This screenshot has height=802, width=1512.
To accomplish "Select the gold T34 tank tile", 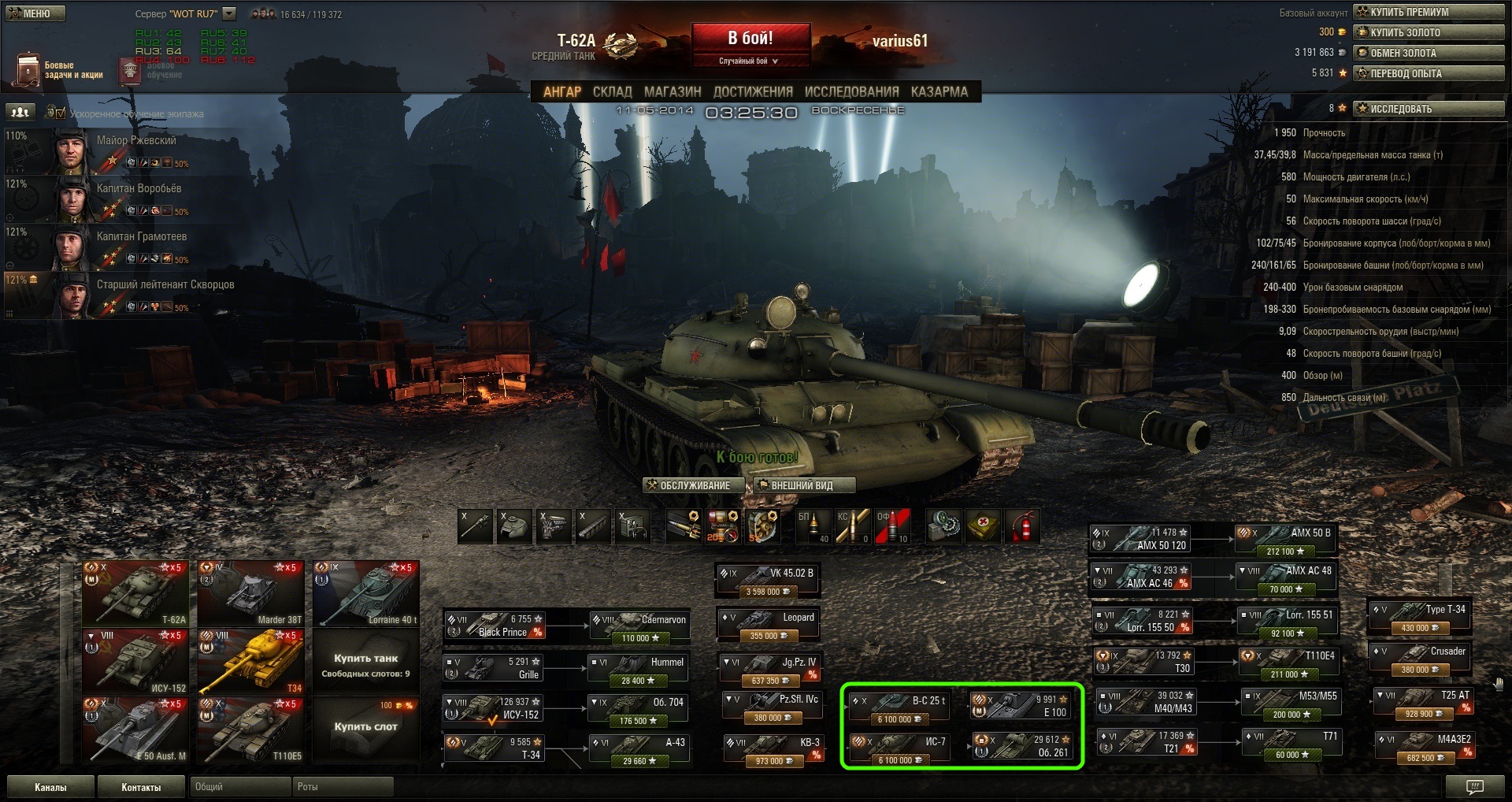I will (x=250, y=662).
